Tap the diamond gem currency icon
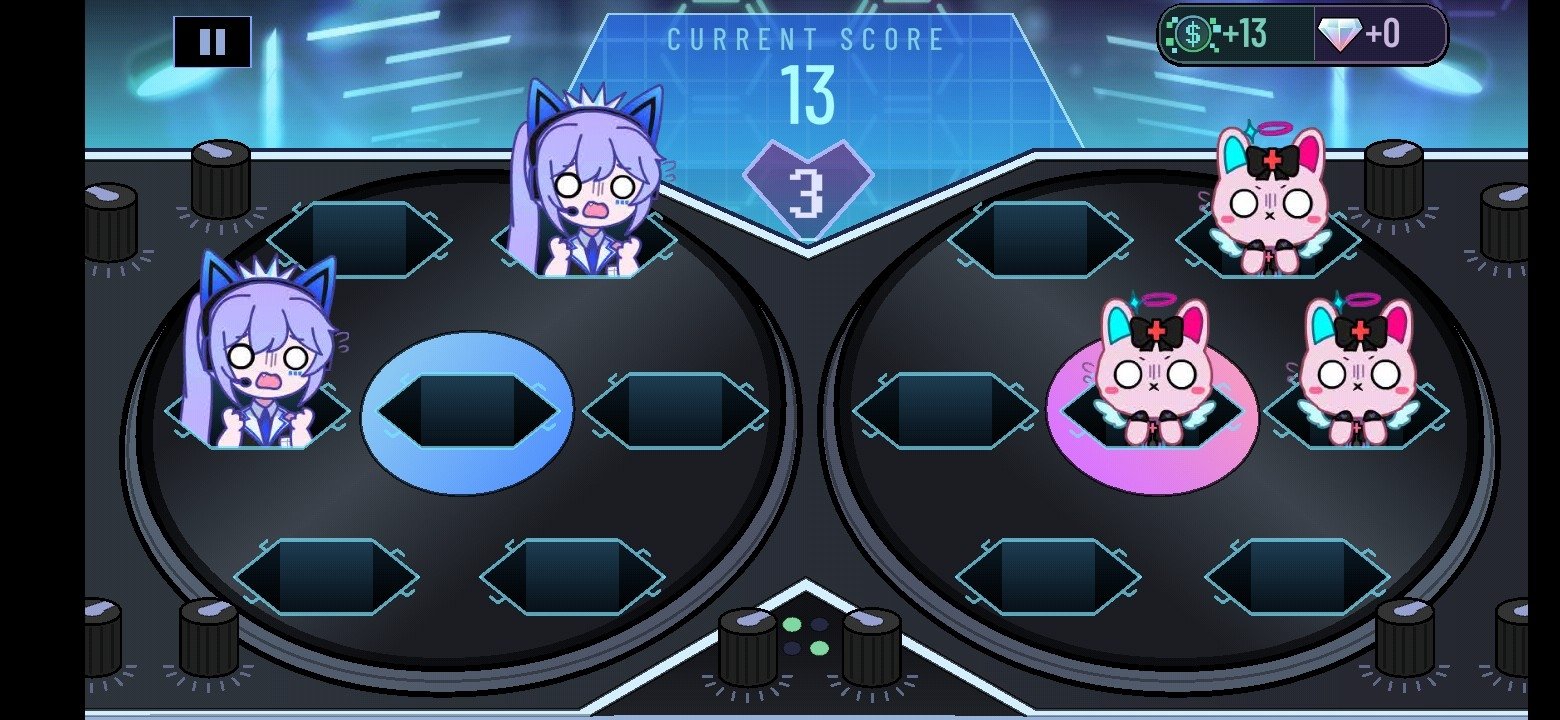The width and height of the screenshot is (1560, 720). 1339,32
